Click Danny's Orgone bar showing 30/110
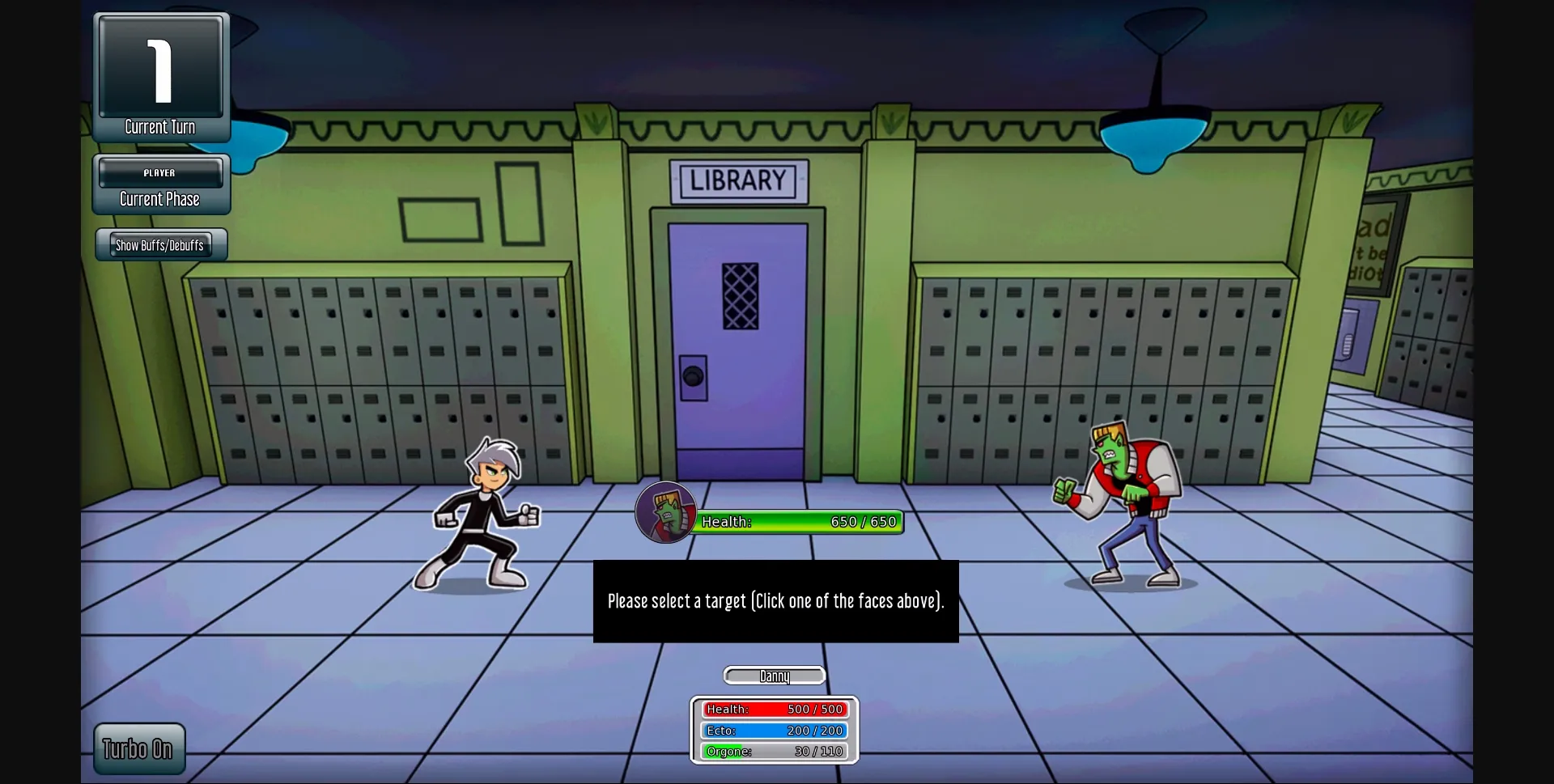The image size is (1554, 784). pyautogui.click(x=774, y=750)
